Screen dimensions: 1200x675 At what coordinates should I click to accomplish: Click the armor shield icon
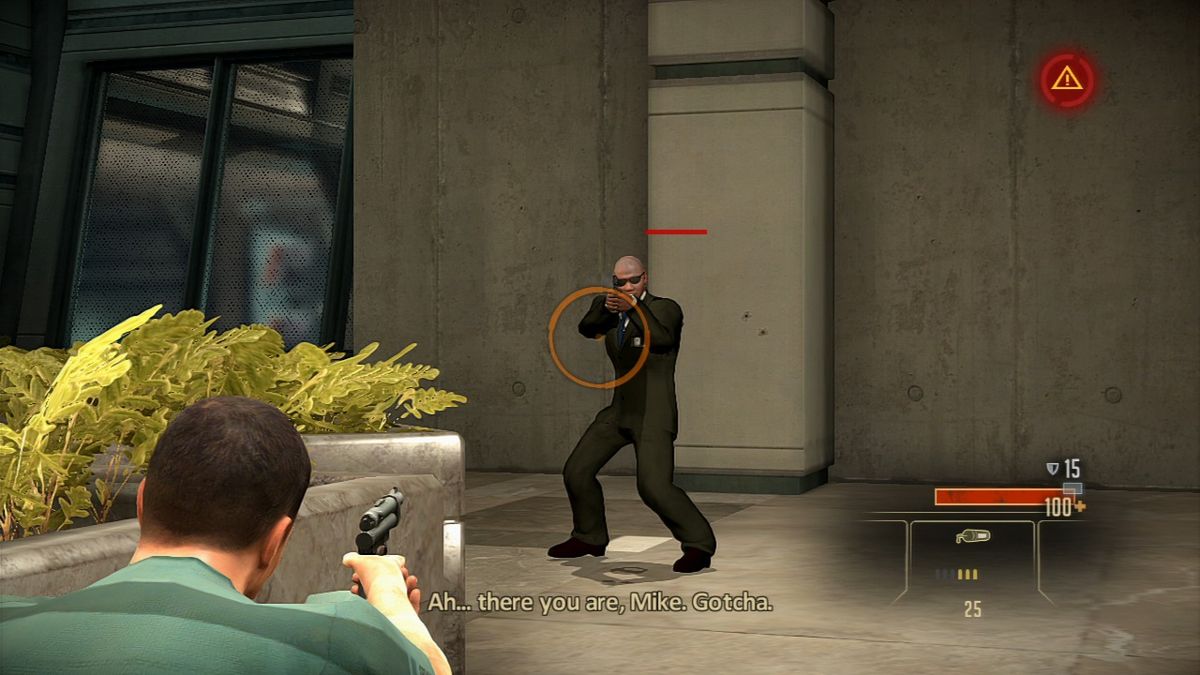(1051, 467)
